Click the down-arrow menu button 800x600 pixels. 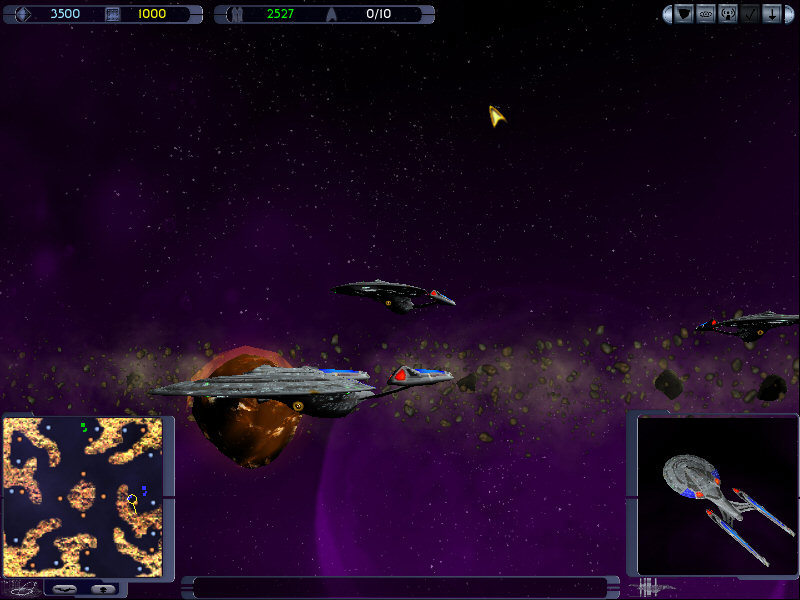tap(772, 14)
